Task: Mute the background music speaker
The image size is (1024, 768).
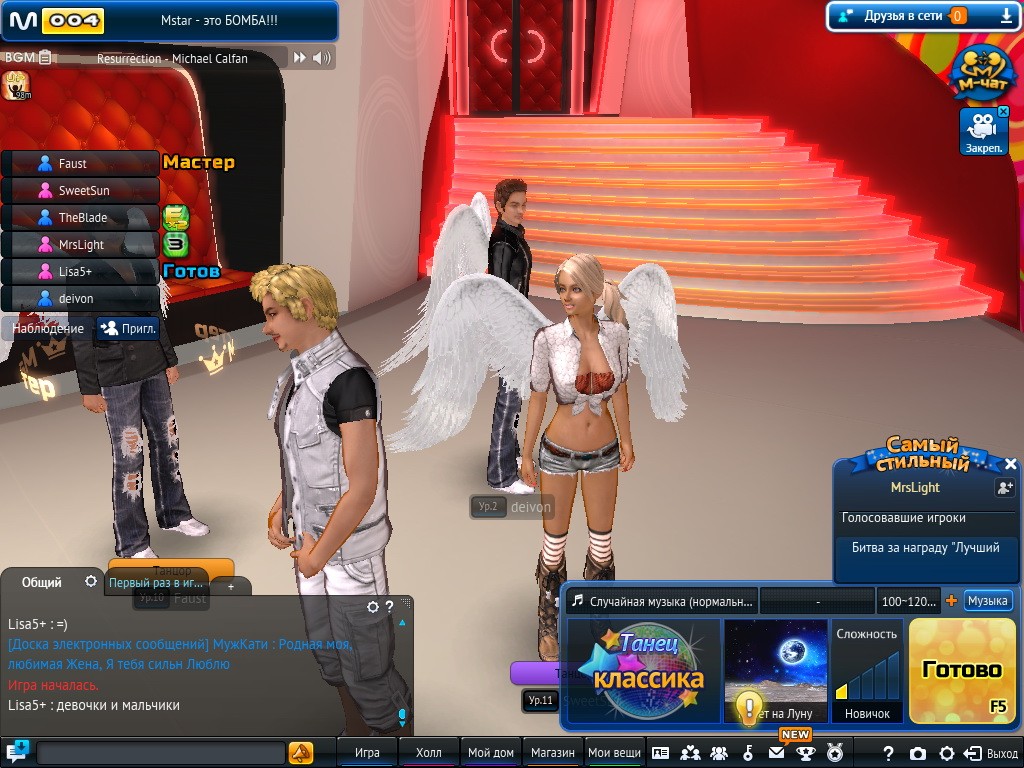Action: pyautogui.click(x=322, y=58)
